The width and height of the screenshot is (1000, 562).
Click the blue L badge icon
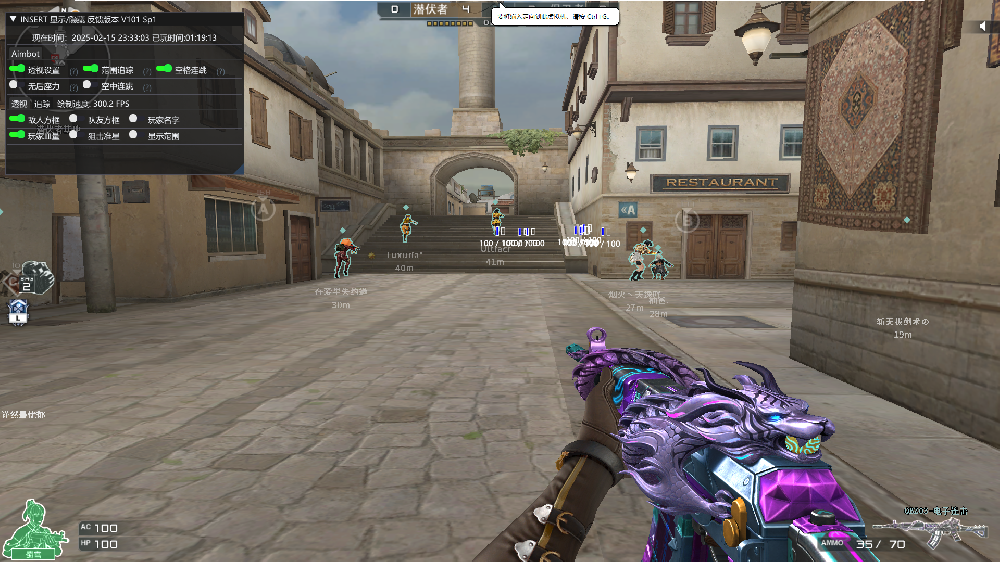click(19, 313)
